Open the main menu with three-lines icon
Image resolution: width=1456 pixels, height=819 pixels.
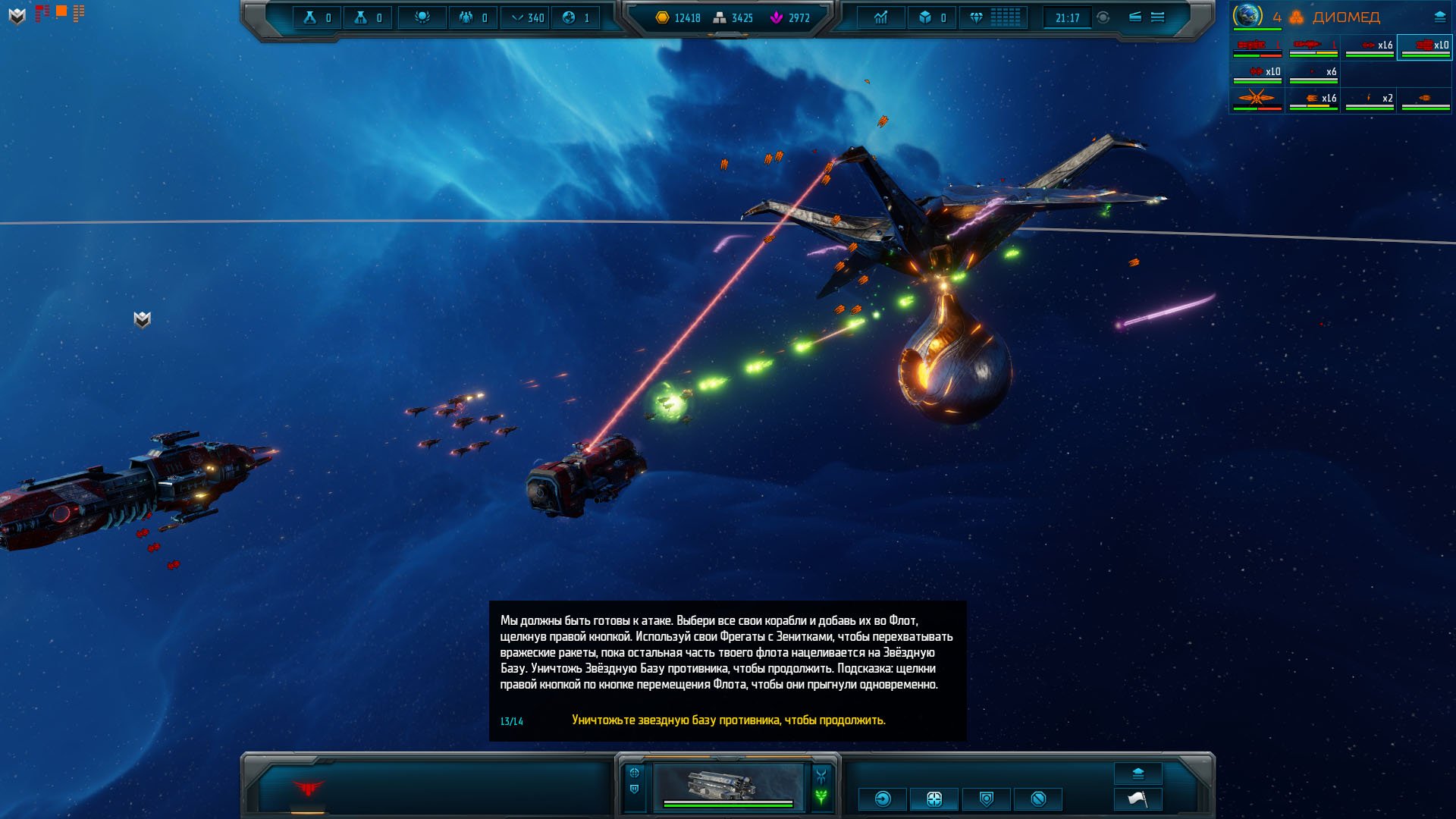[1157, 17]
